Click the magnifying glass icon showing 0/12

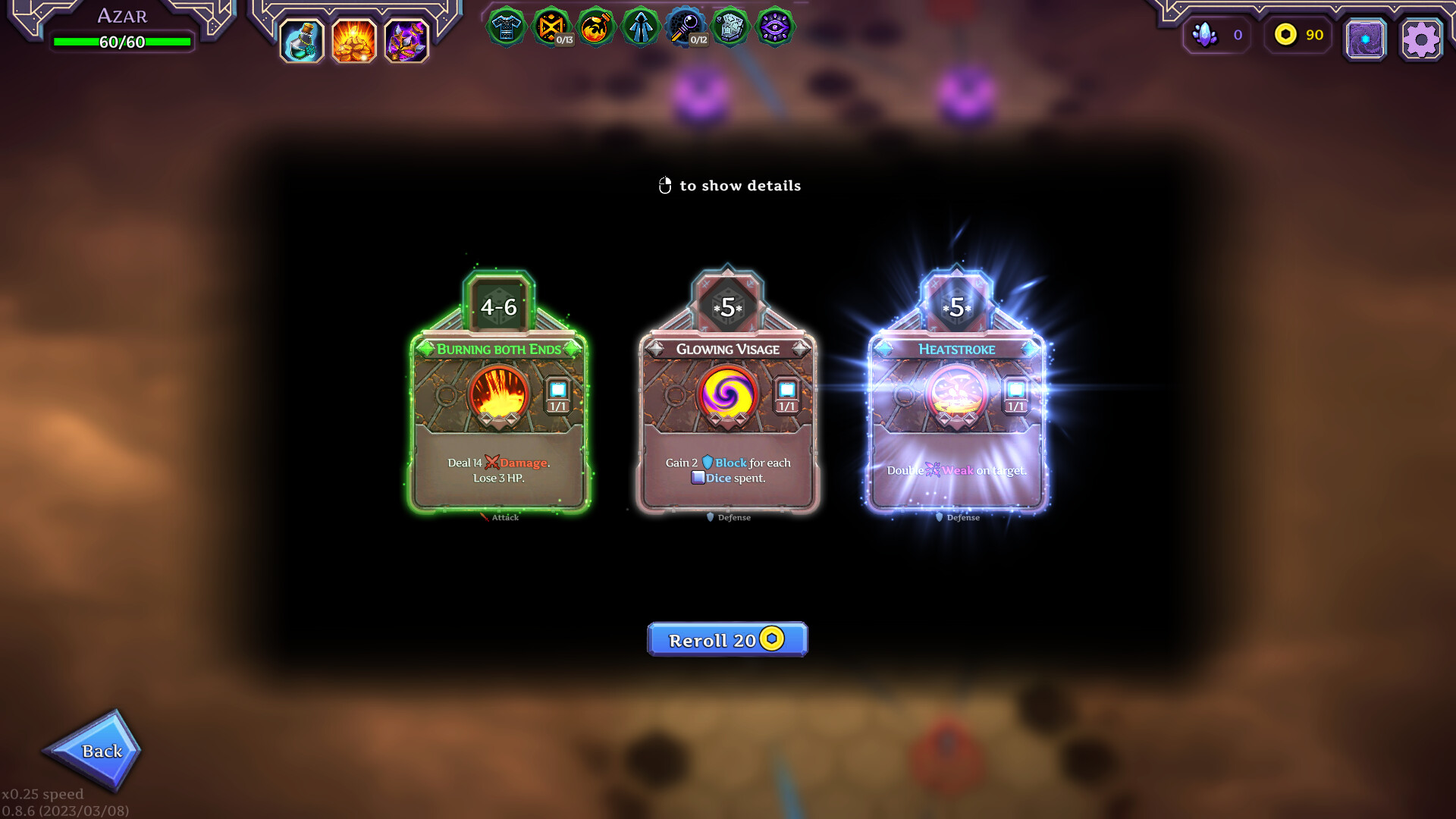click(x=686, y=27)
